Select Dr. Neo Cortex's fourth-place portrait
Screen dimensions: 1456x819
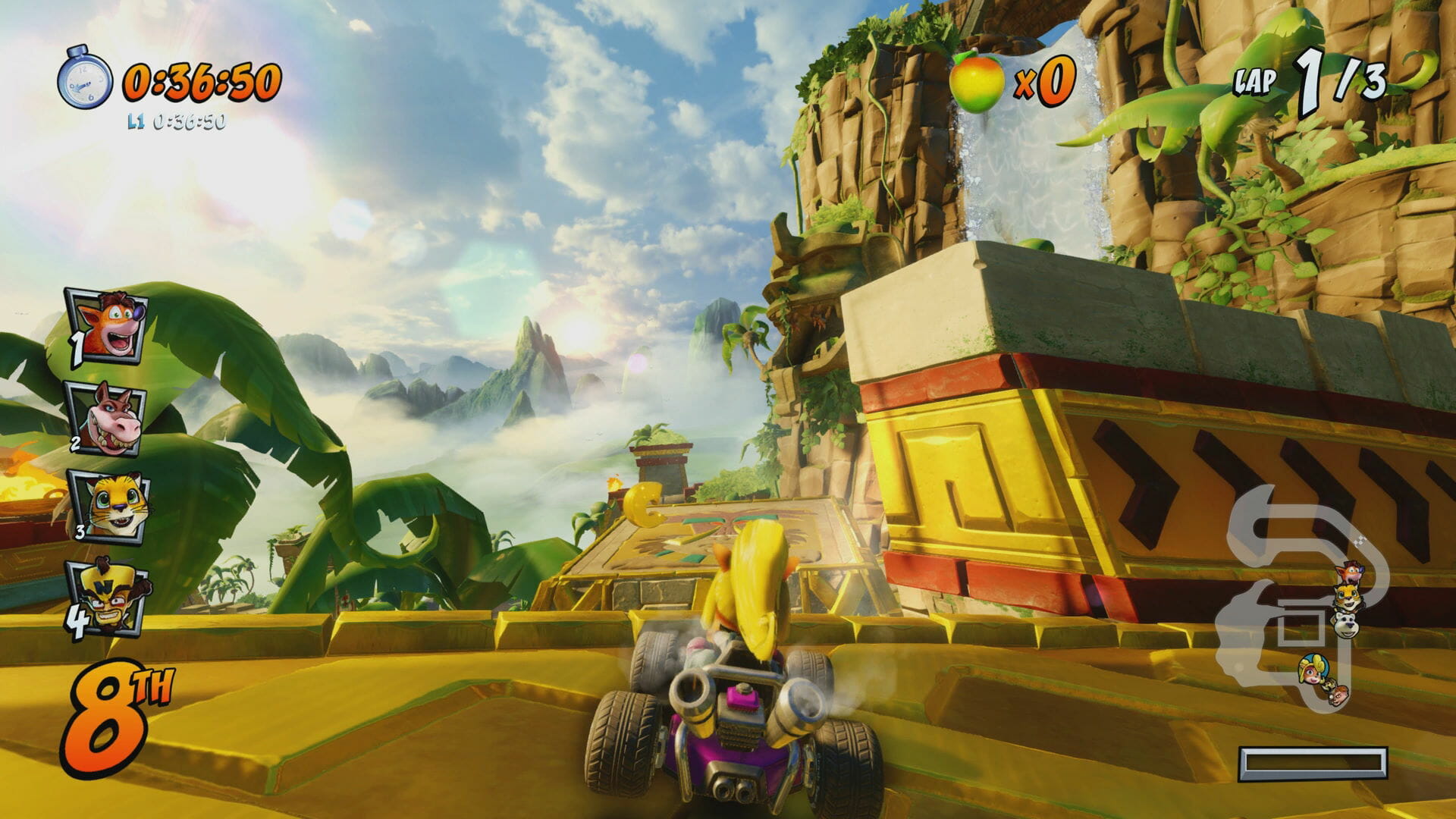(108, 598)
